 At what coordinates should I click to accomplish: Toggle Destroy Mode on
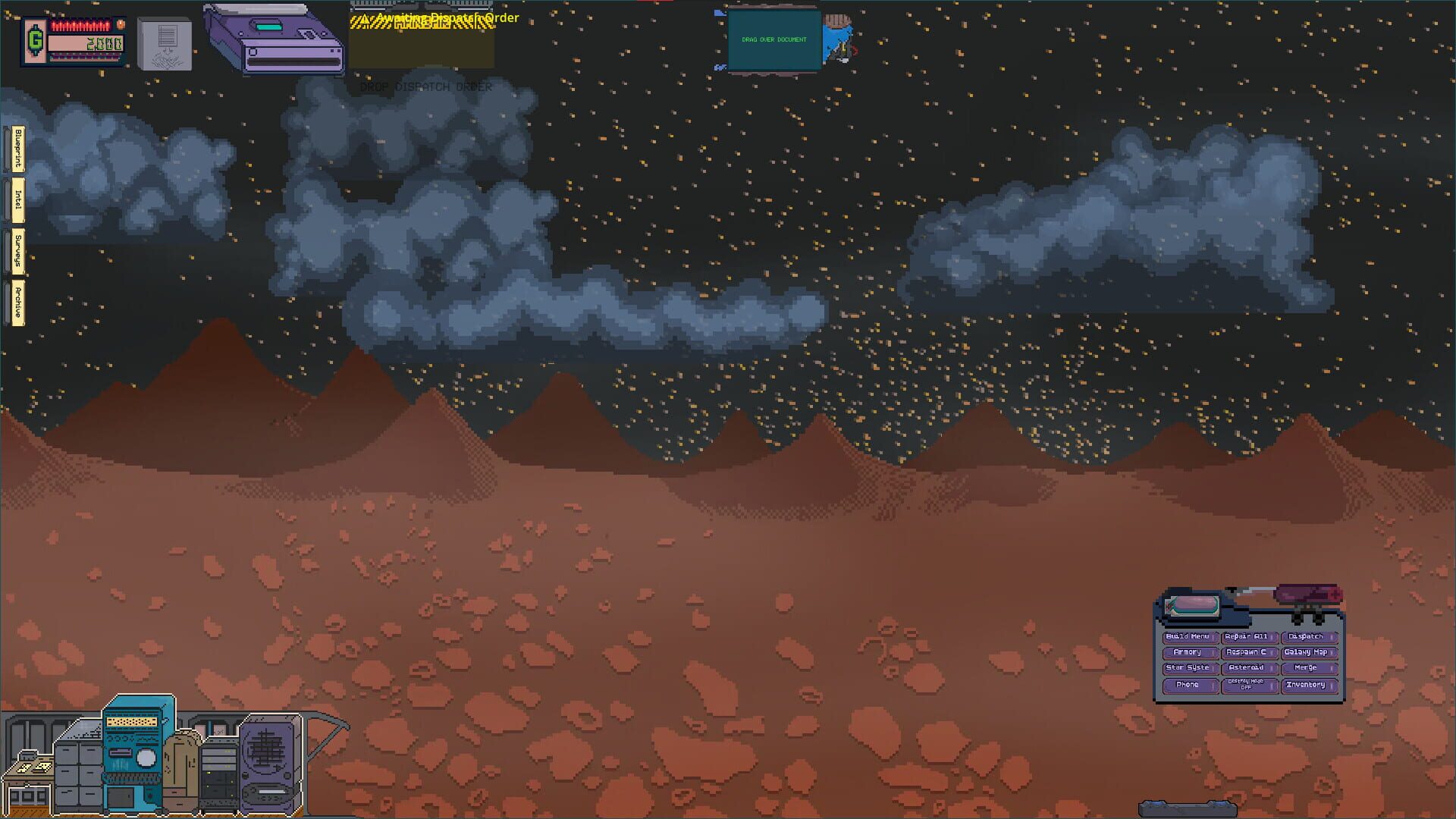(1249, 684)
